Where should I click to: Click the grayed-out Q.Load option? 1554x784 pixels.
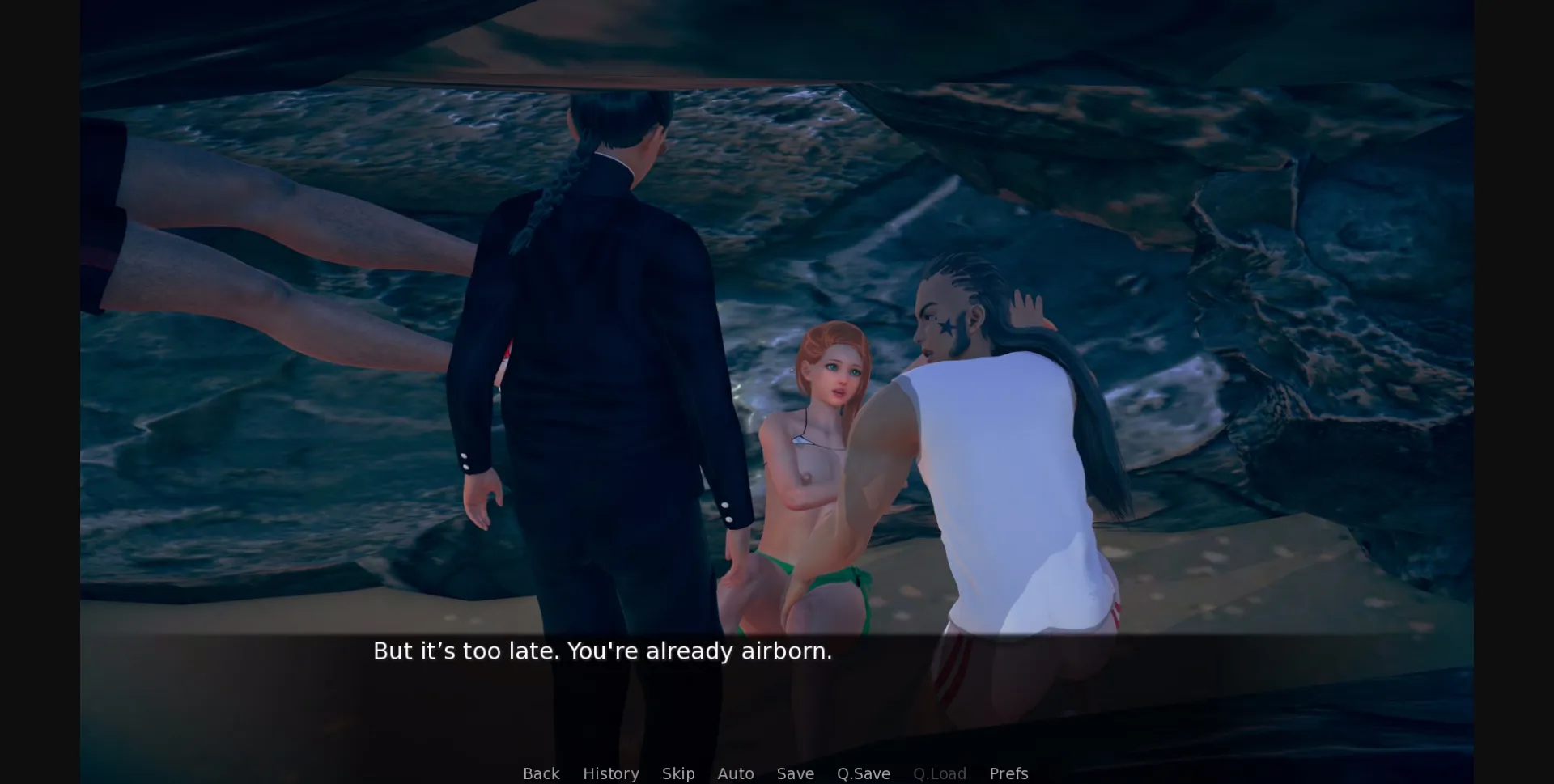939,773
